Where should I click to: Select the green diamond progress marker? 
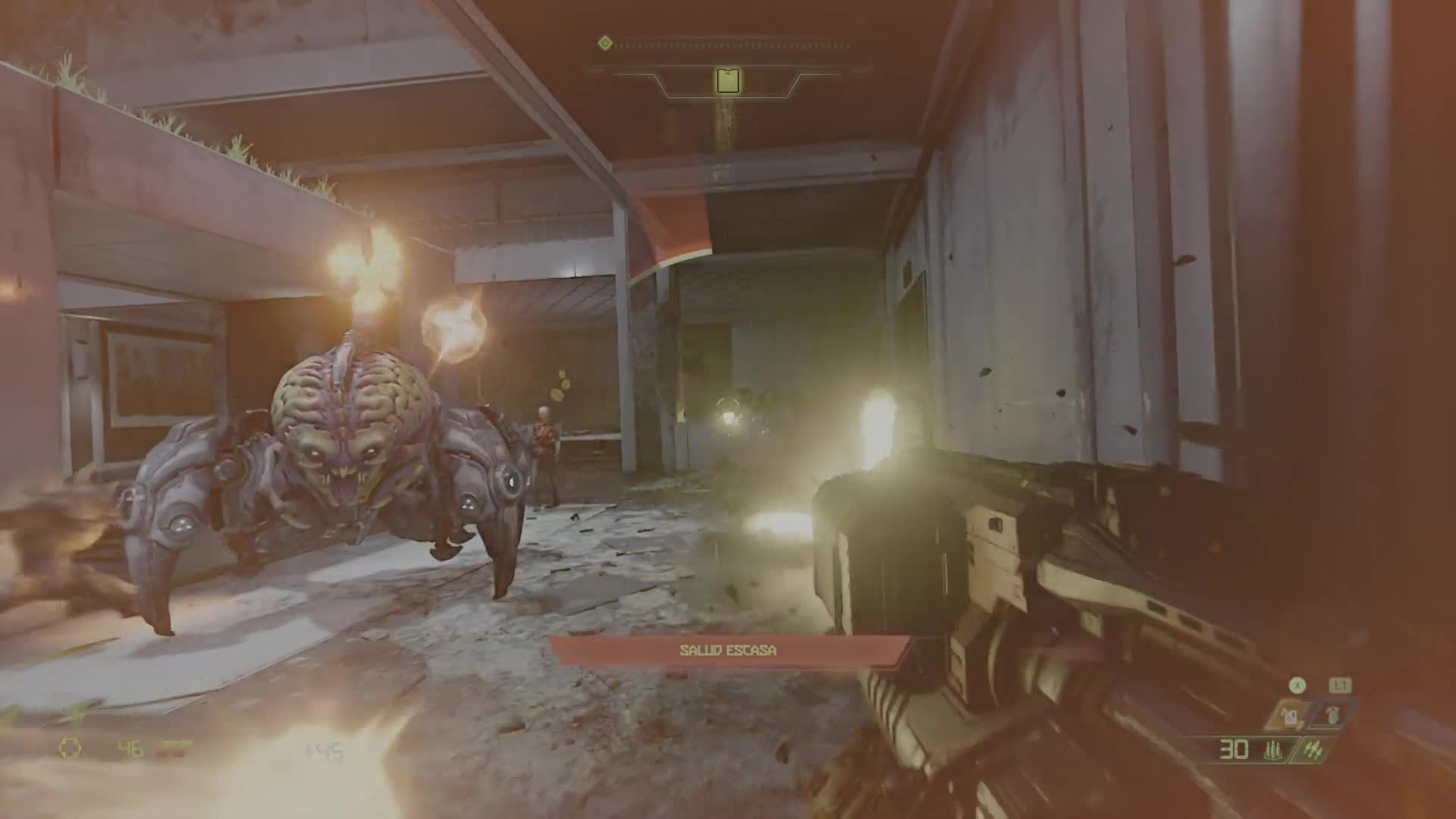tap(604, 43)
